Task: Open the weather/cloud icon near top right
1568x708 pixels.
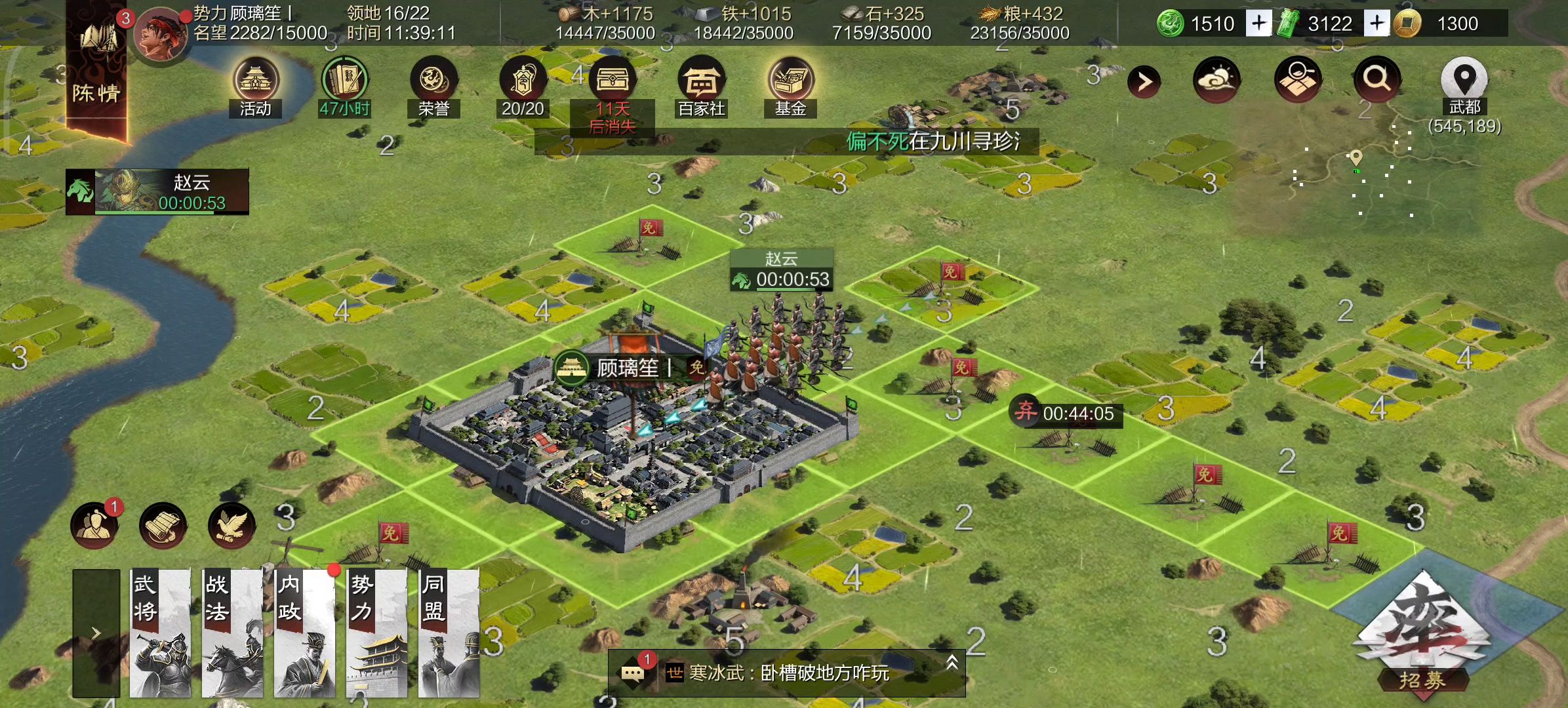Action: click(1216, 80)
